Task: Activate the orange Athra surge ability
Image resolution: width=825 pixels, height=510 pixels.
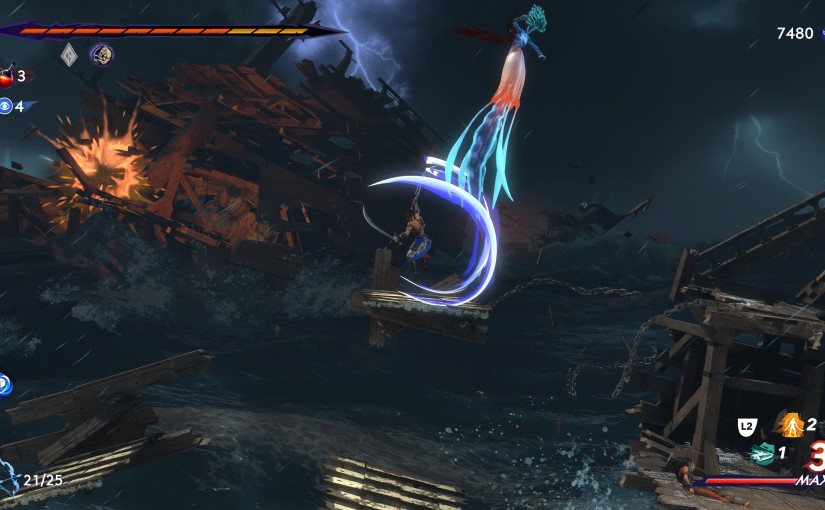Action: point(793,425)
